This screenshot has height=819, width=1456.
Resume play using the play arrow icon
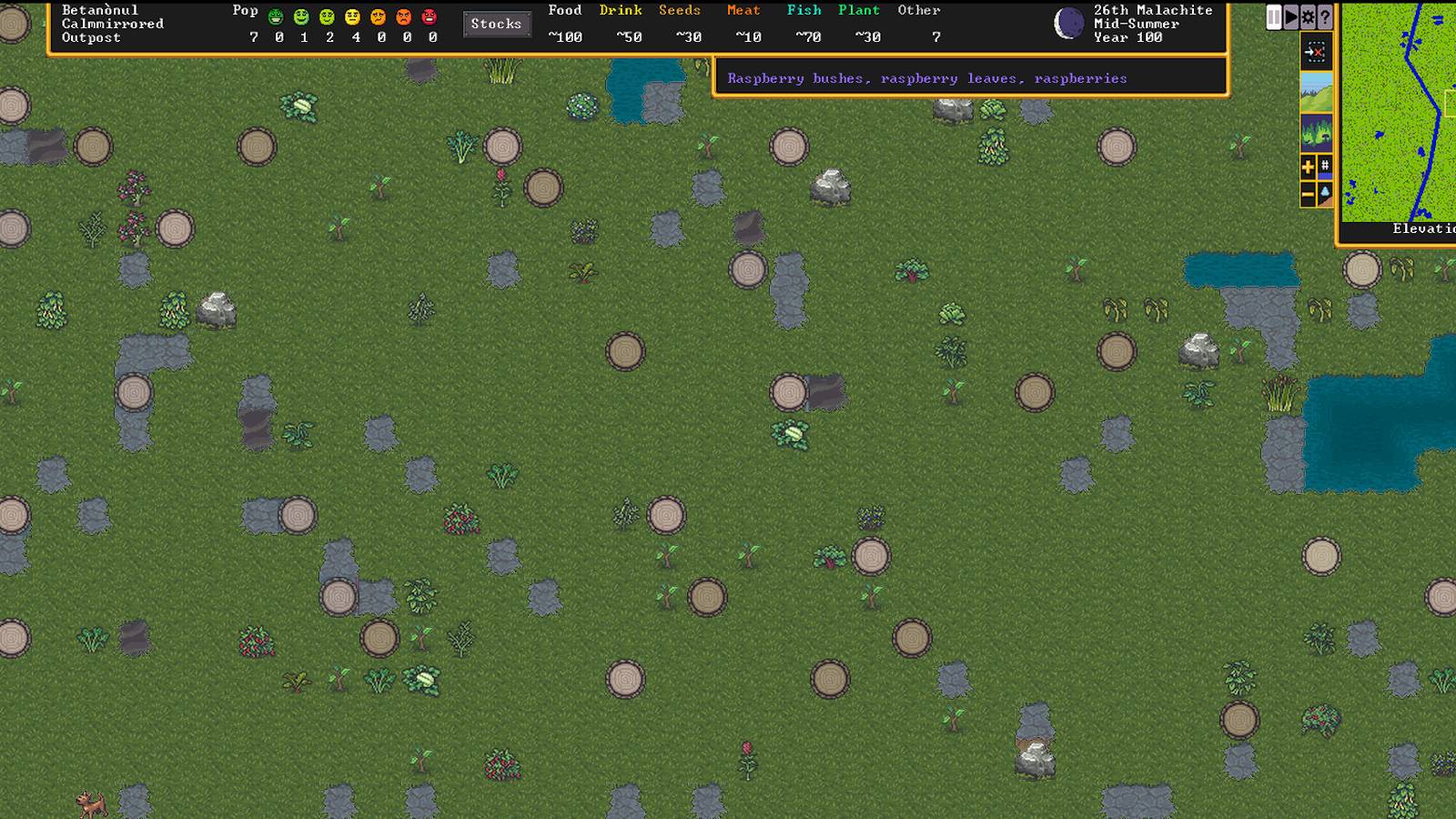(1291, 16)
